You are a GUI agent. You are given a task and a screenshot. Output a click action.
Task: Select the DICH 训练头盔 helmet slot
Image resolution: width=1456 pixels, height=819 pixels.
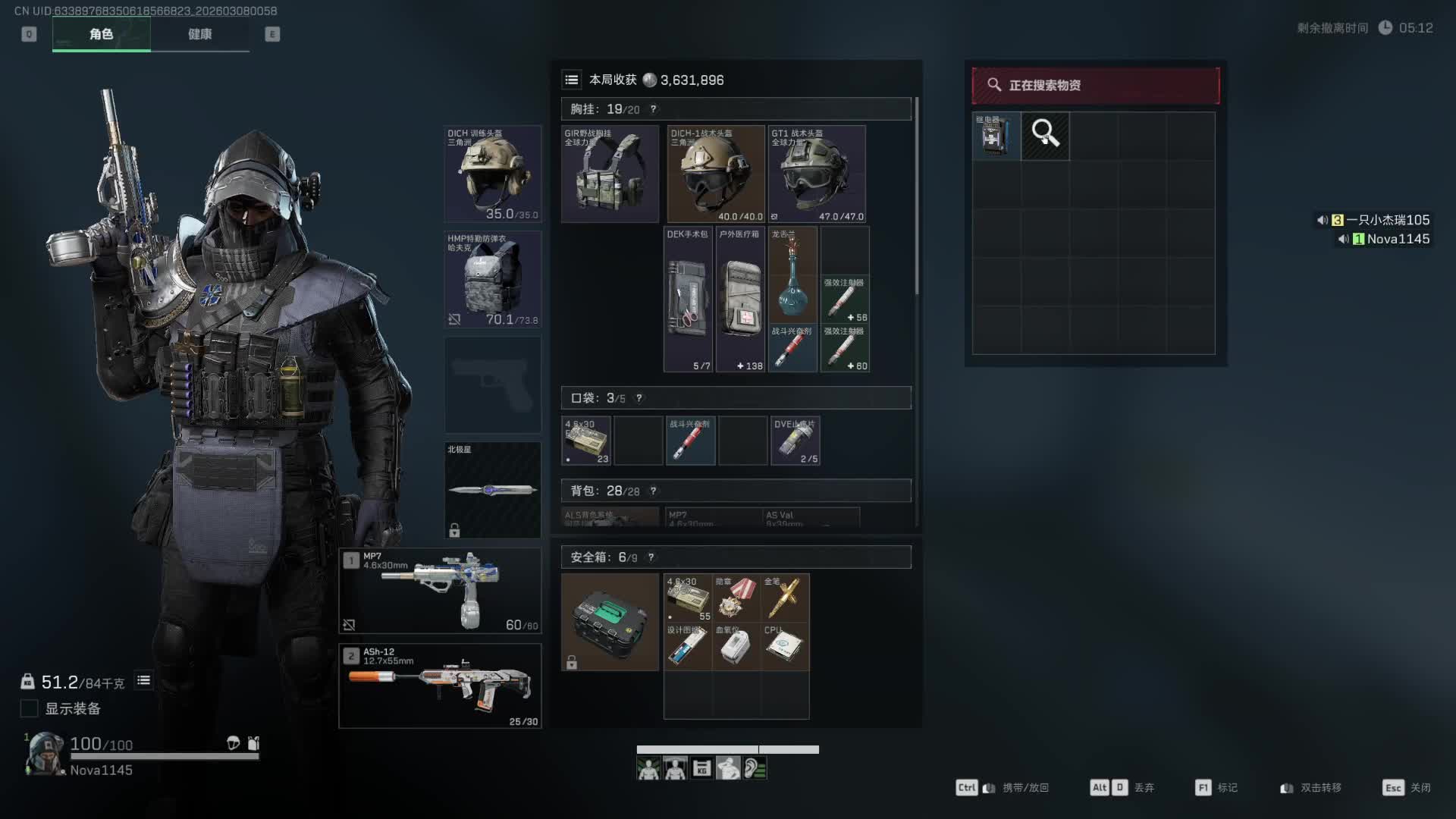[x=492, y=174]
